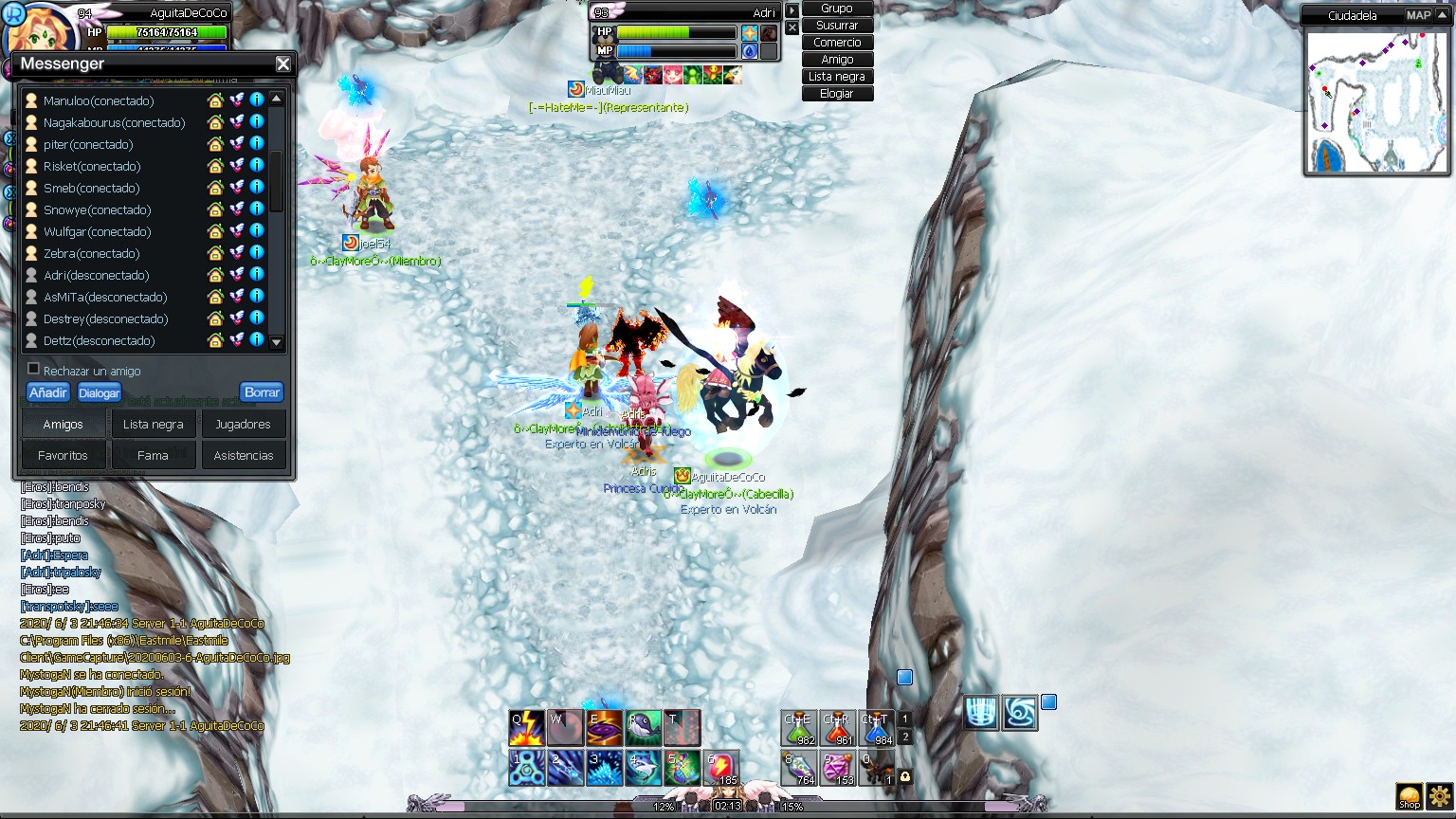1456x819 pixels.
Task: Choose Comercio to trade with target
Action: coord(837,43)
